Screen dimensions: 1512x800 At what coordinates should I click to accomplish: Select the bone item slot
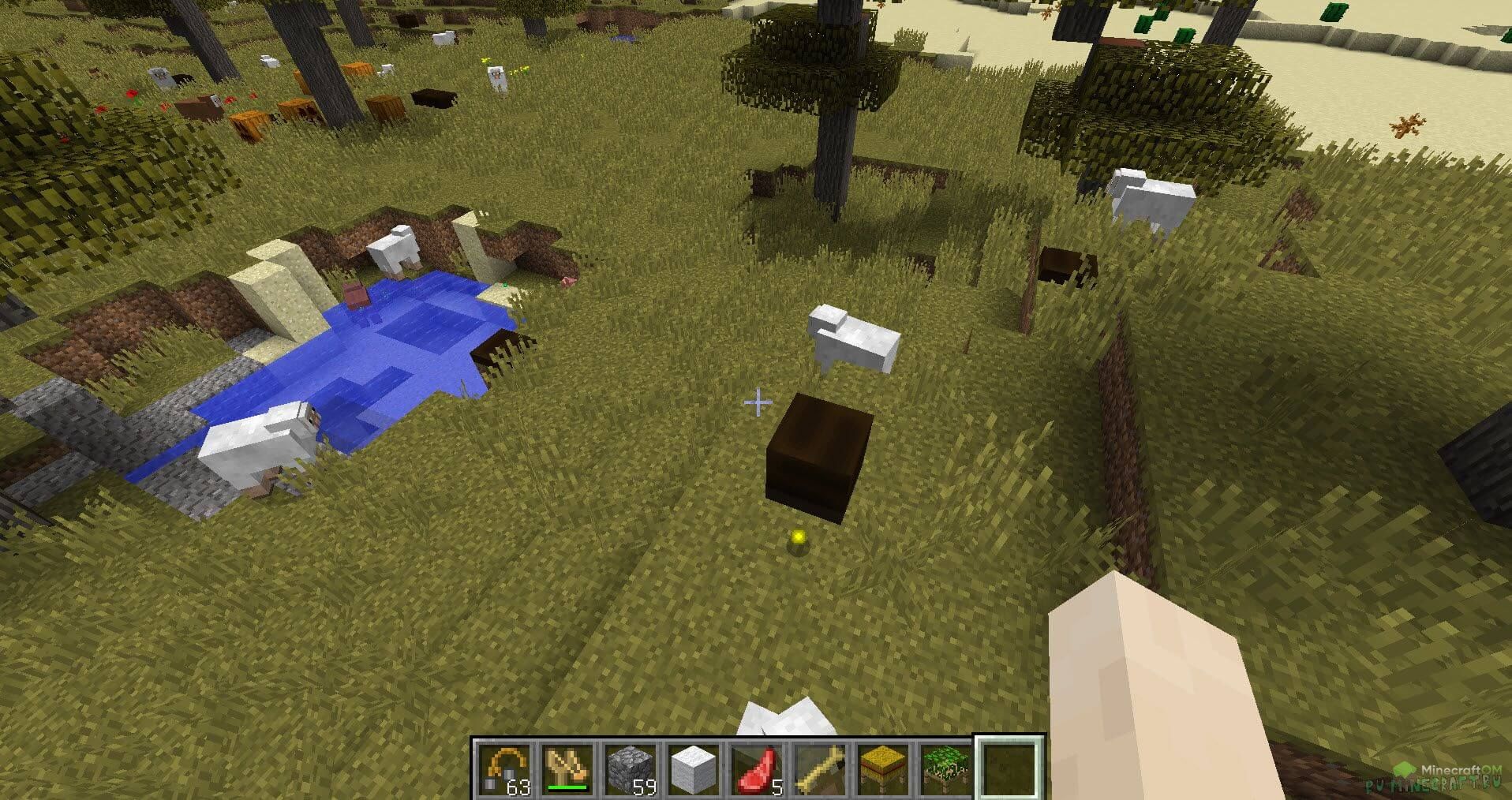(x=820, y=769)
